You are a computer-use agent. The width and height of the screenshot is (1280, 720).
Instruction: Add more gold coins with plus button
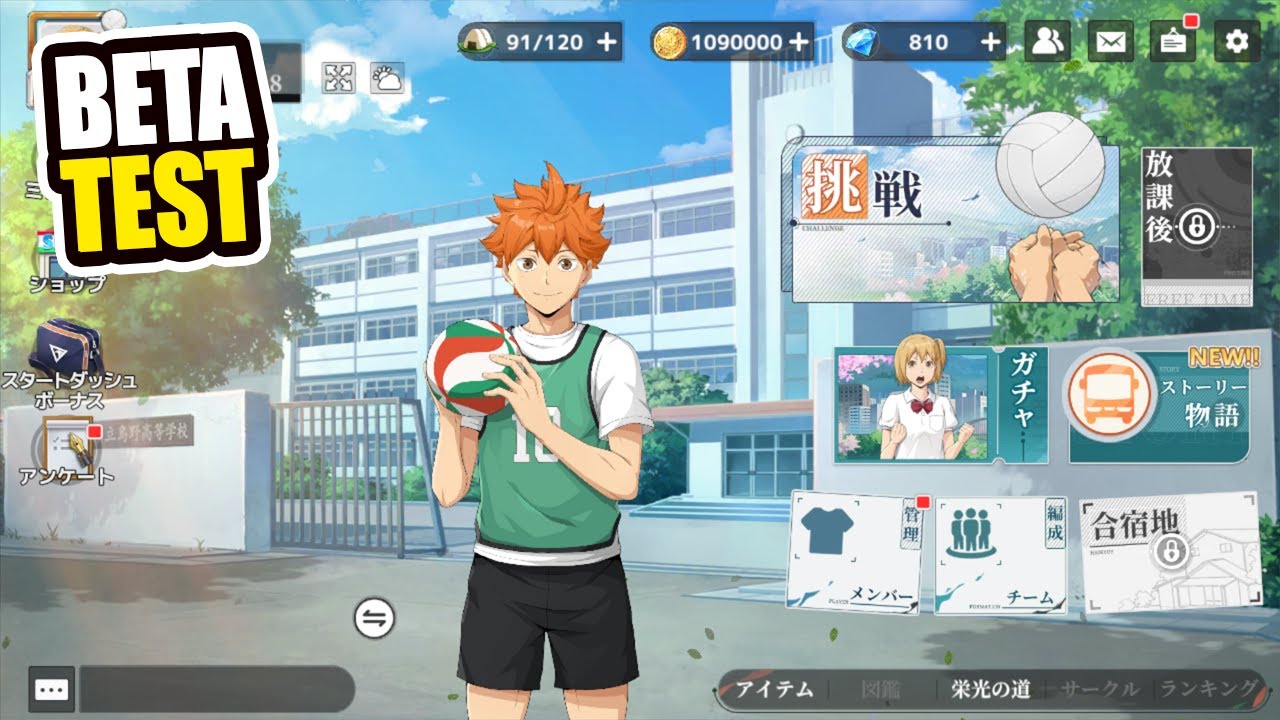798,42
